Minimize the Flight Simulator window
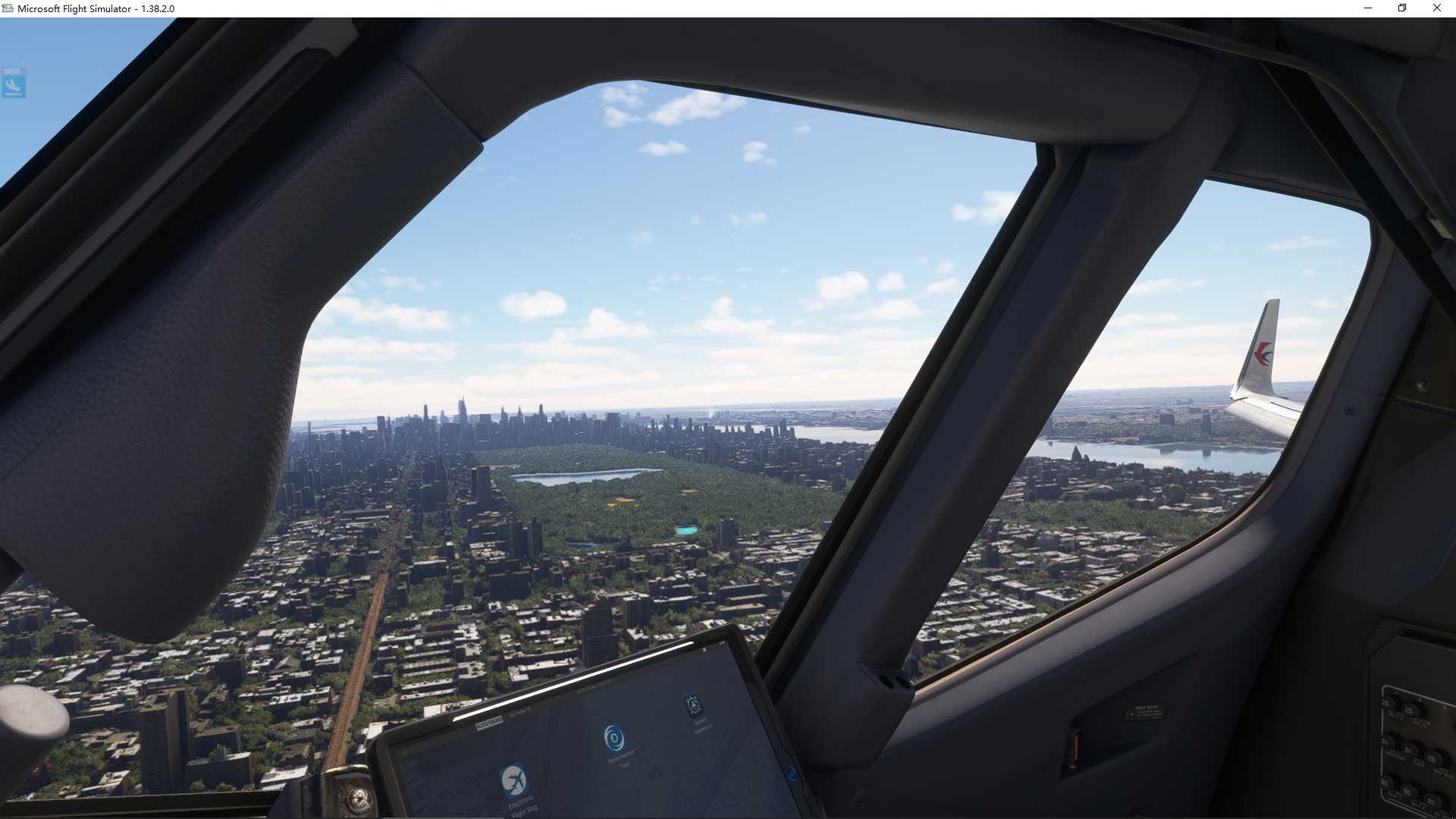 1368,8
